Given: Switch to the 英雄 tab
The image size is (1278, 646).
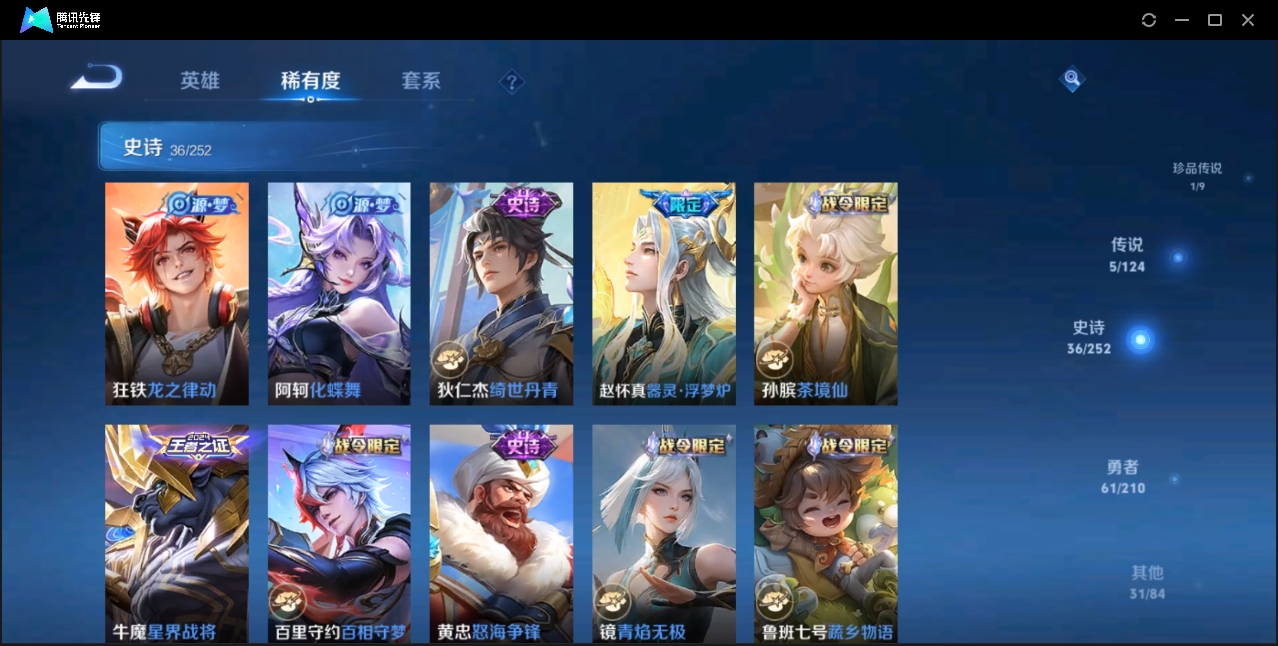Looking at the screenshot, I should click(x=200, y=81).
